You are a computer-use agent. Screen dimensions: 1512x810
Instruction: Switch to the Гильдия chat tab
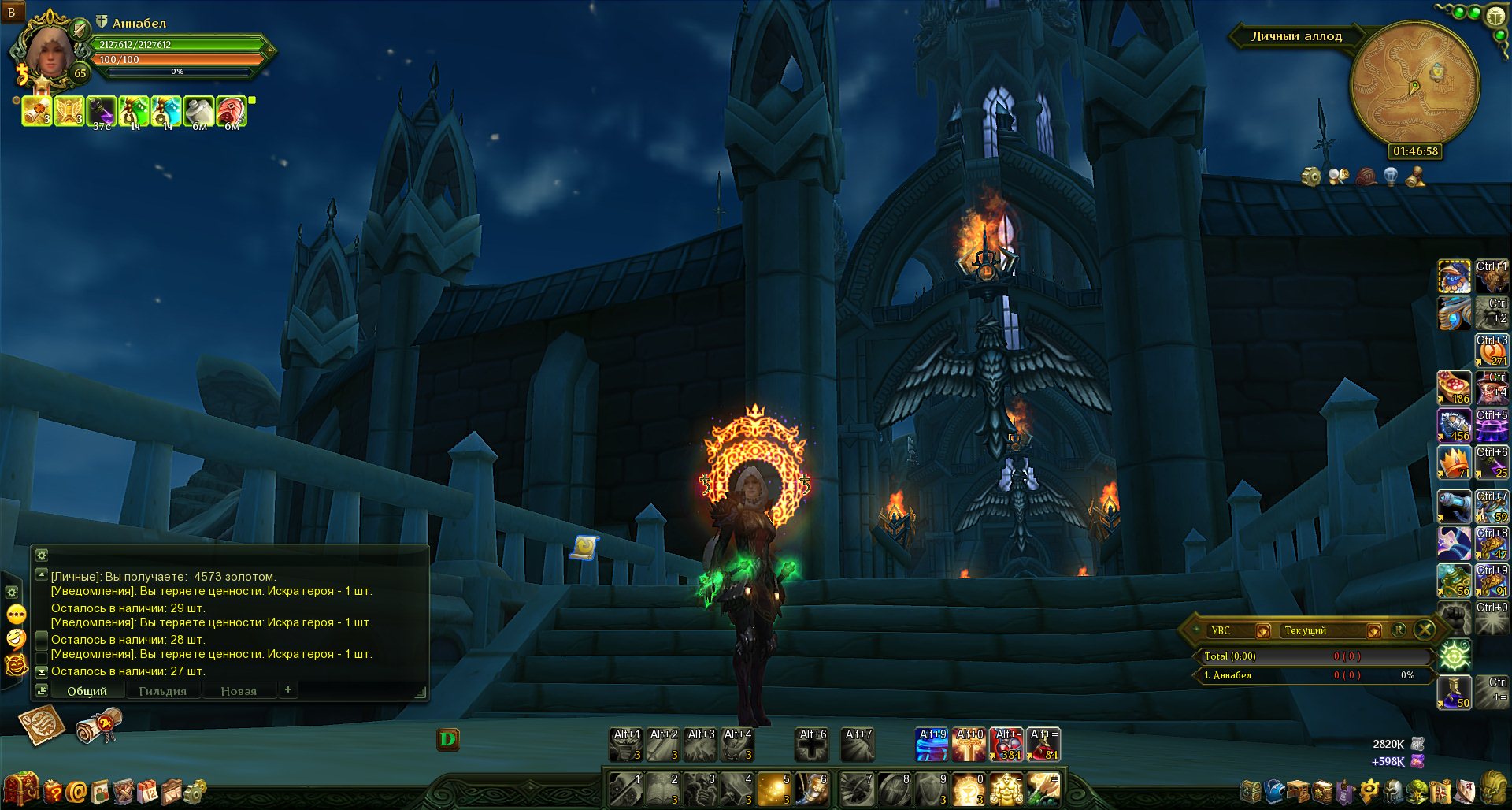[x=162, y=691]
